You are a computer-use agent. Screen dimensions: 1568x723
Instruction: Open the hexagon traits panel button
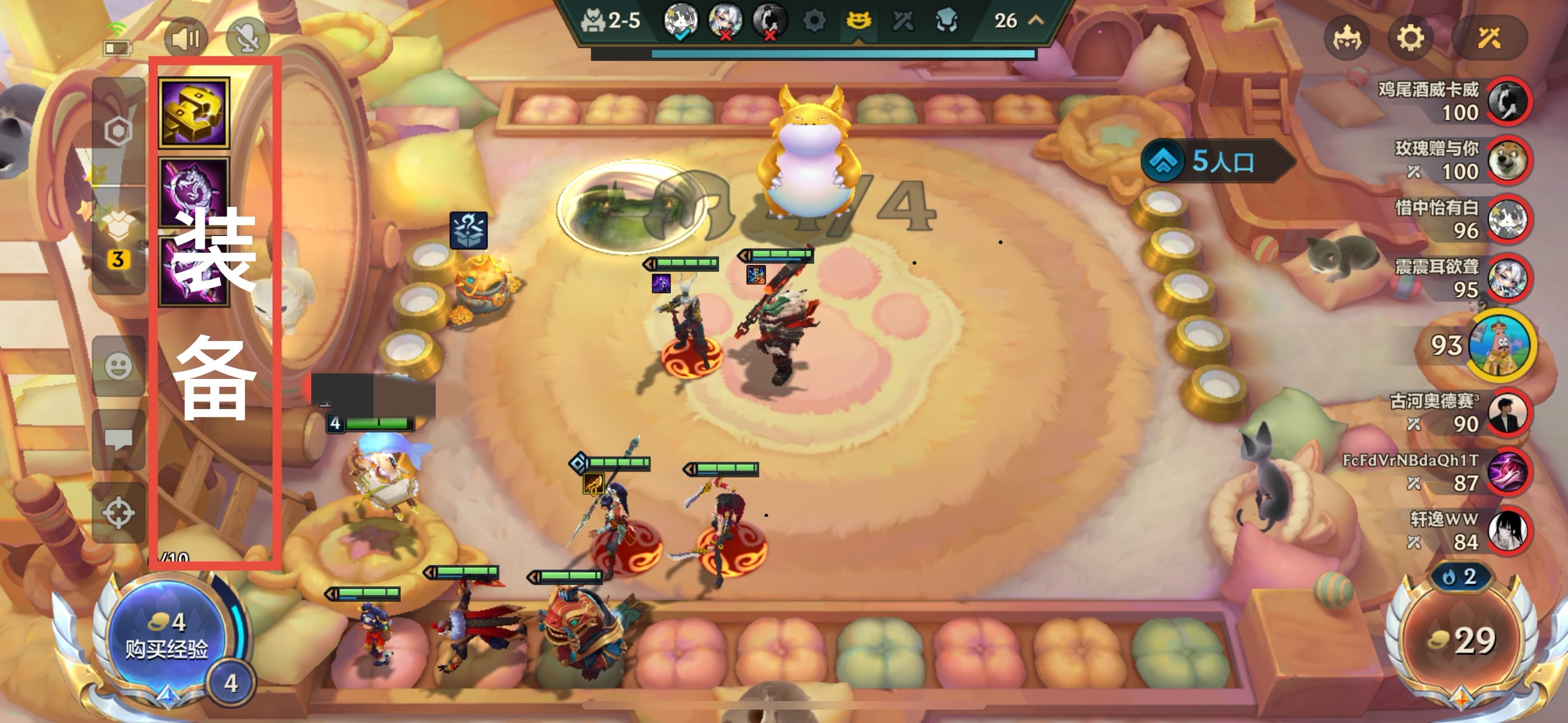pyautogui.click(x=118, y=130)
